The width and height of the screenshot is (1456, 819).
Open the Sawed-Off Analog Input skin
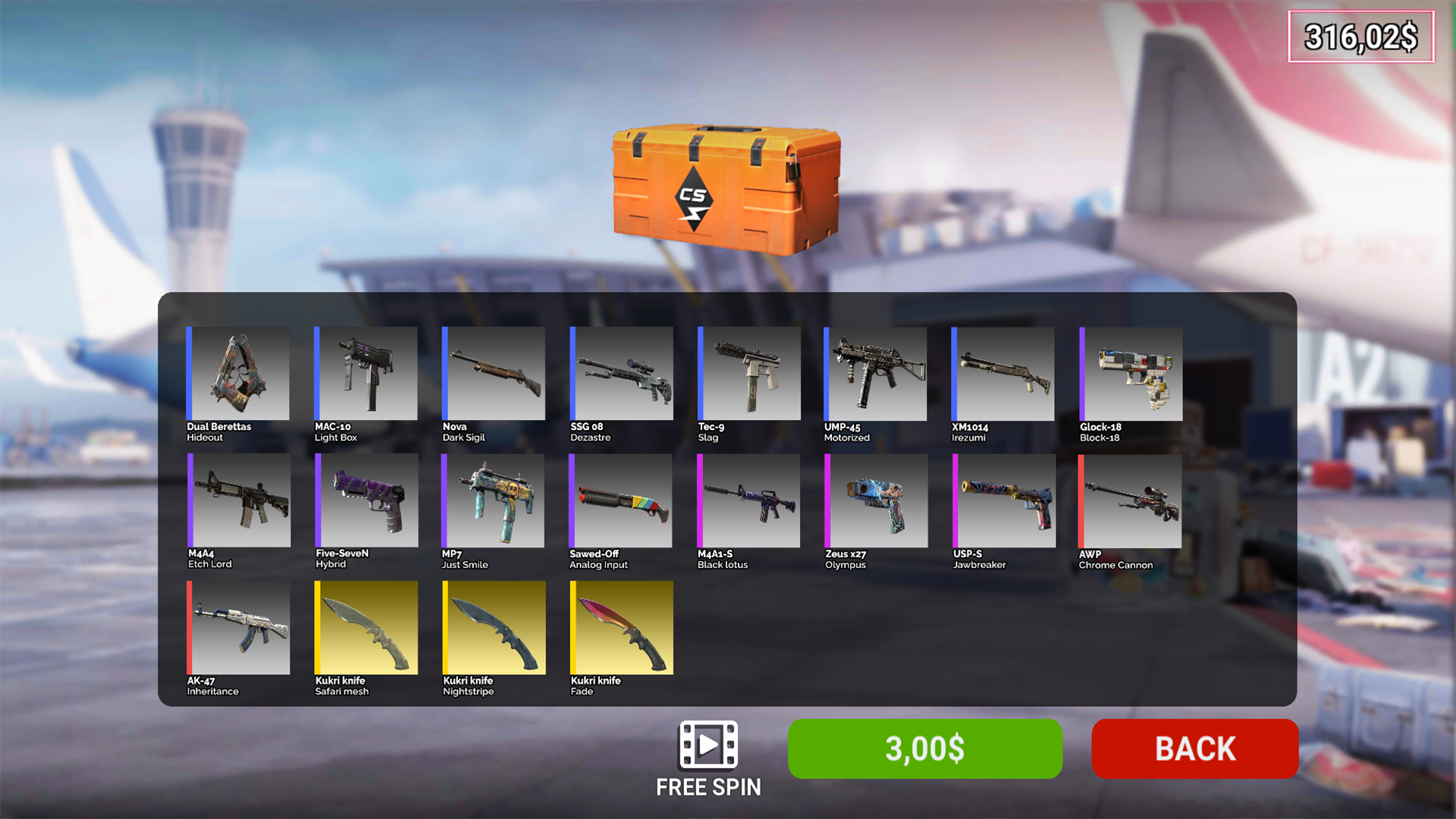(620, 500)
